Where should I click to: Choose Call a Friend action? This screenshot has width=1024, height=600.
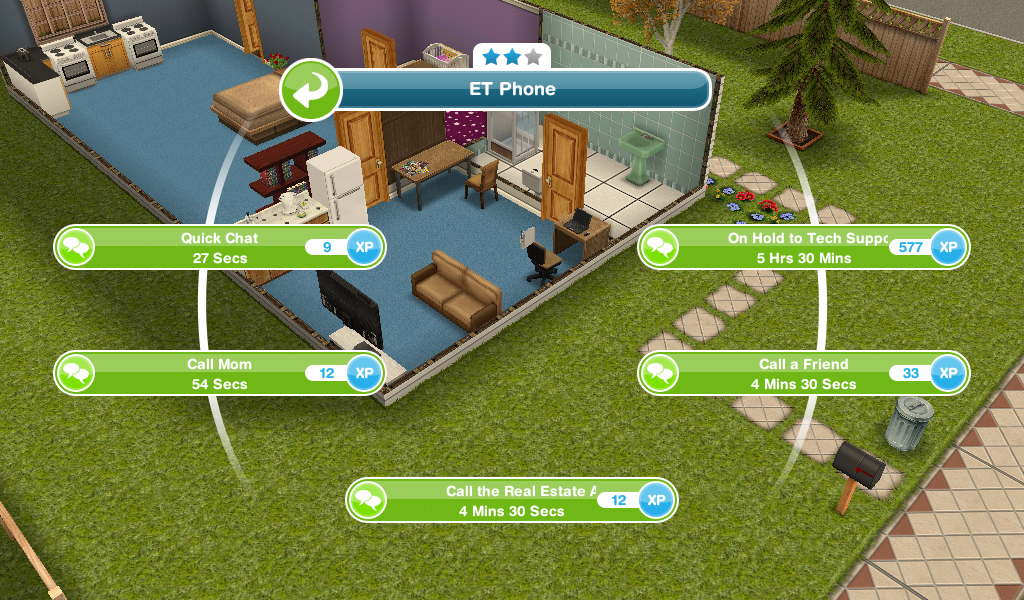(803, 374)
